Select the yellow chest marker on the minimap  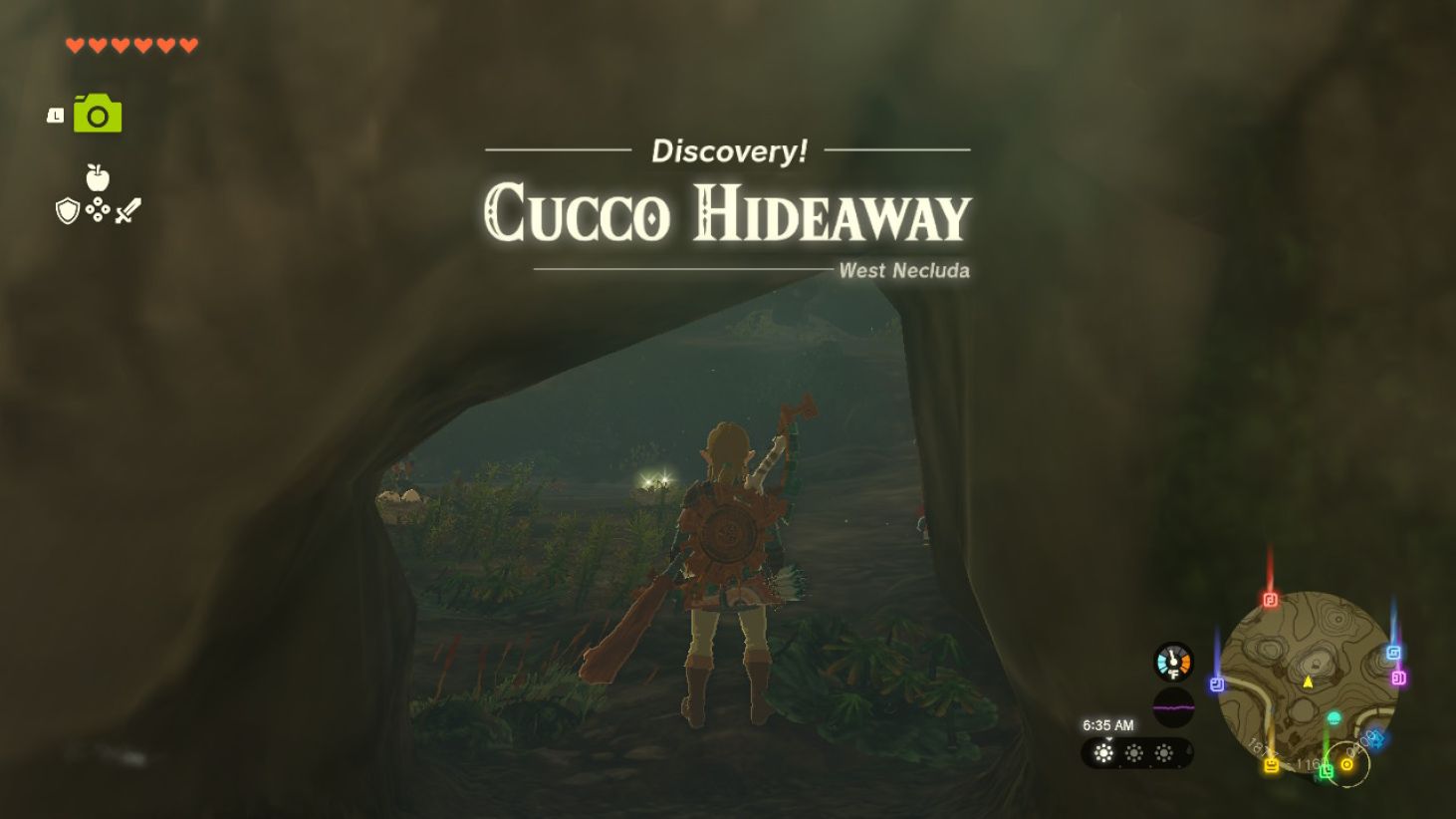click(x=1272, y=763)
